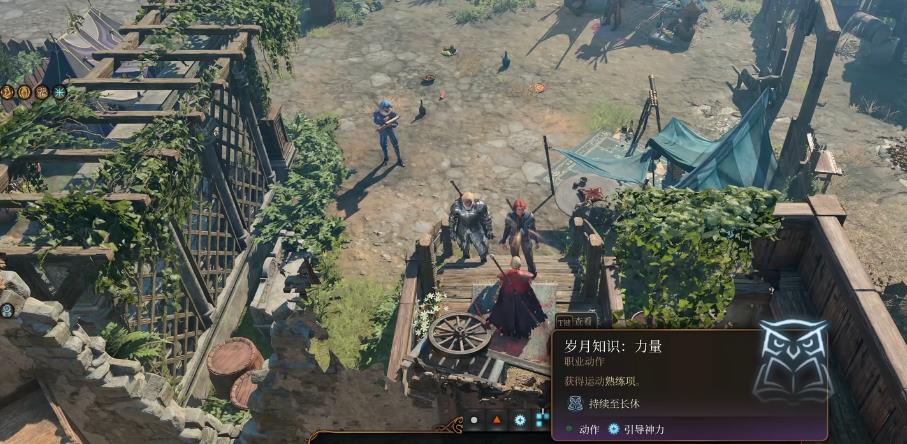Filter by the white action point dot
Screen dimensions: 907x444
tap(474, 420)
